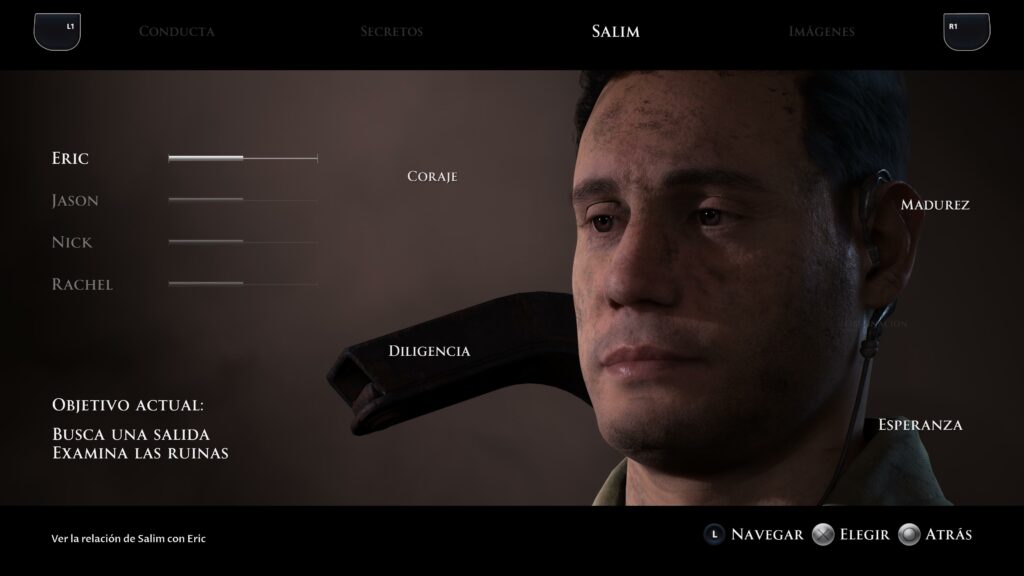Image resolution: width=1024 pixels, height=576 pixels.
Task: Choose Jason from the relationships list
Action: click(75, 200)
